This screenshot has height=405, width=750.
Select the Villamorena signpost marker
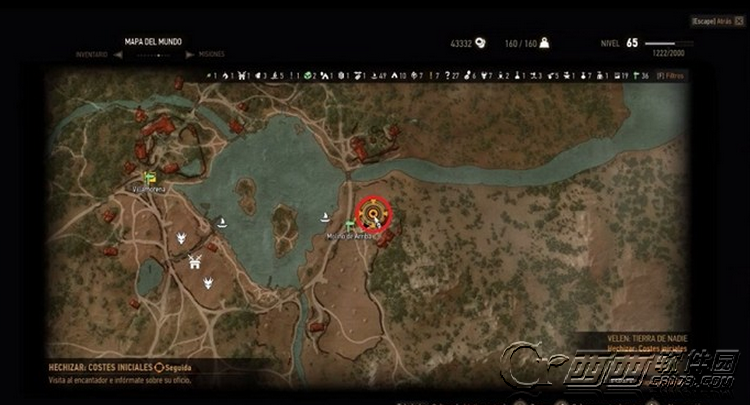pos(150,178)
